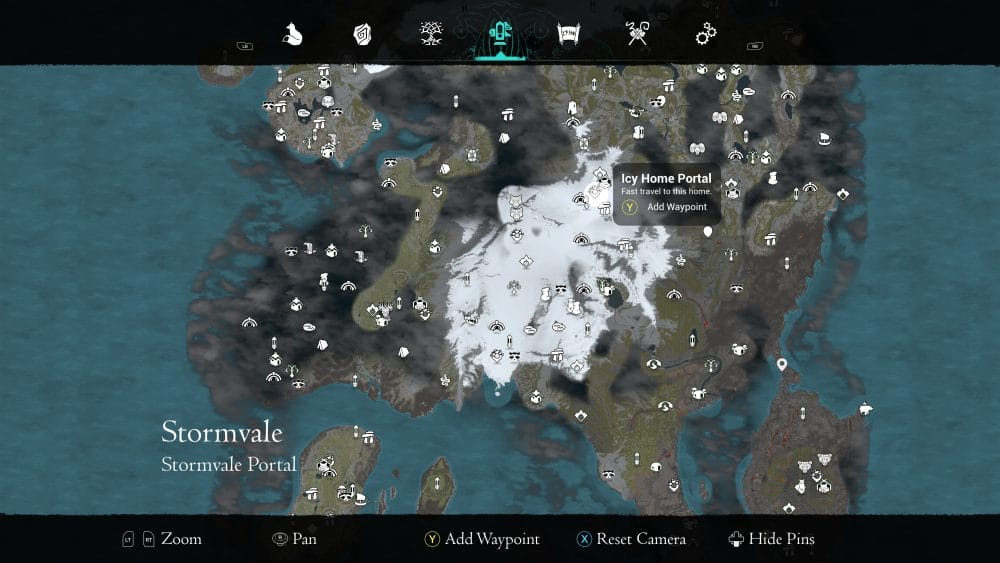Open the gears settings tab

(x=706, y=35)
